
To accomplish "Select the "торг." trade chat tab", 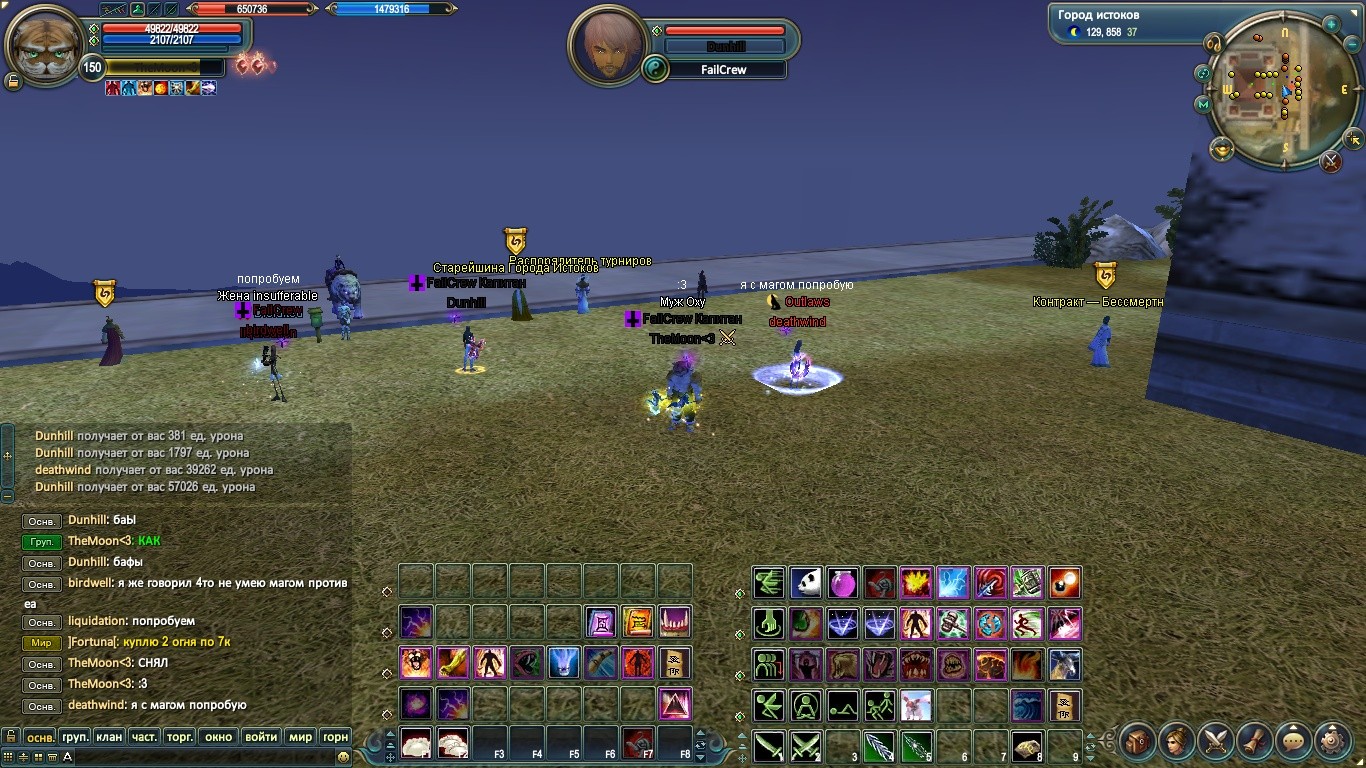I will [x=179, y=737].
